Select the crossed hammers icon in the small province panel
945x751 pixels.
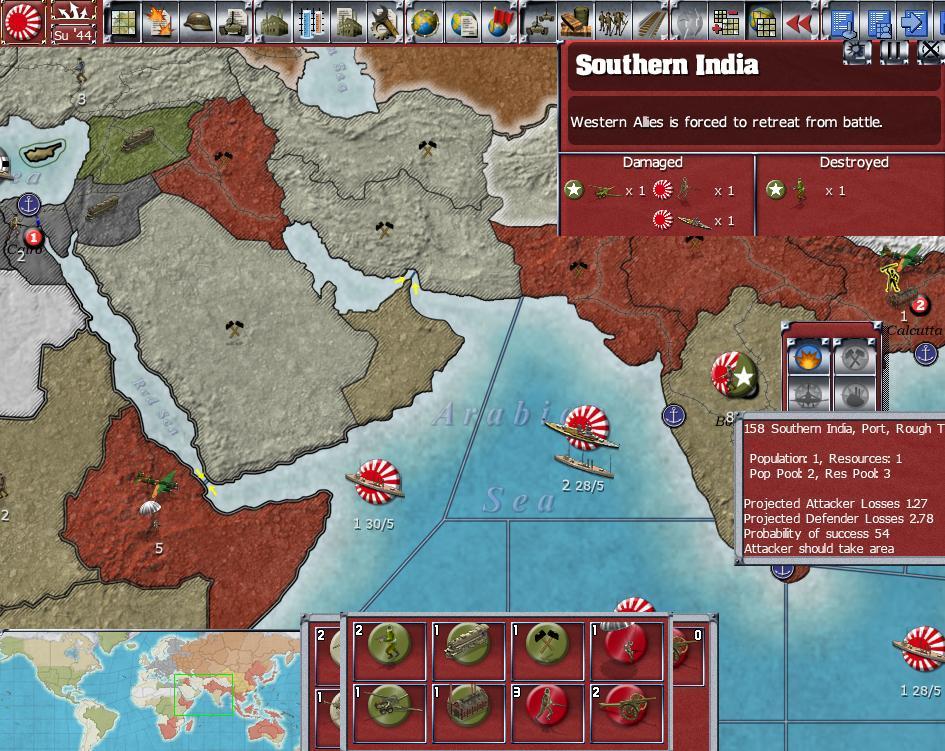point(853,358)
